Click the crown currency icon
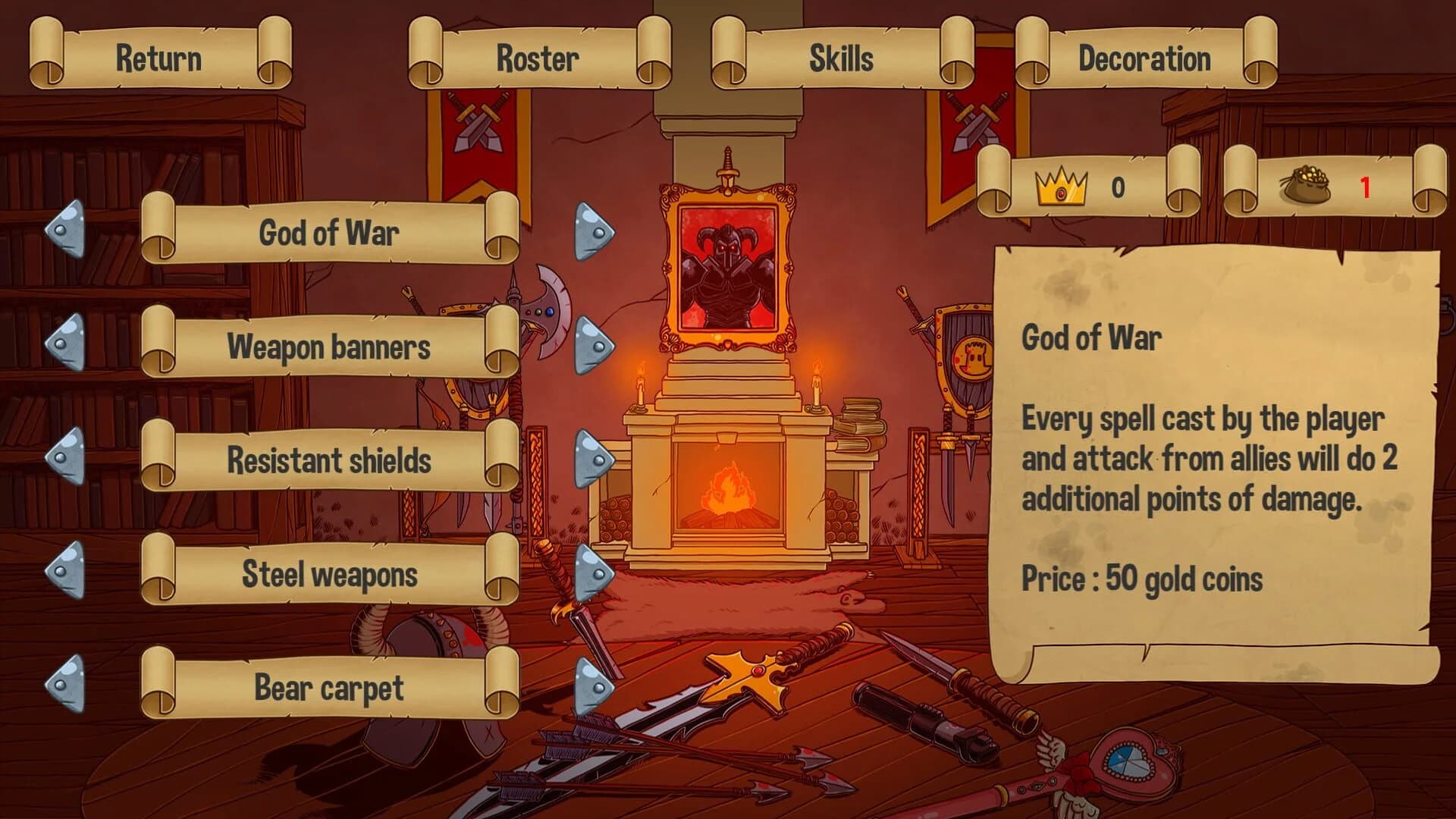 [x=1062, y=184]
